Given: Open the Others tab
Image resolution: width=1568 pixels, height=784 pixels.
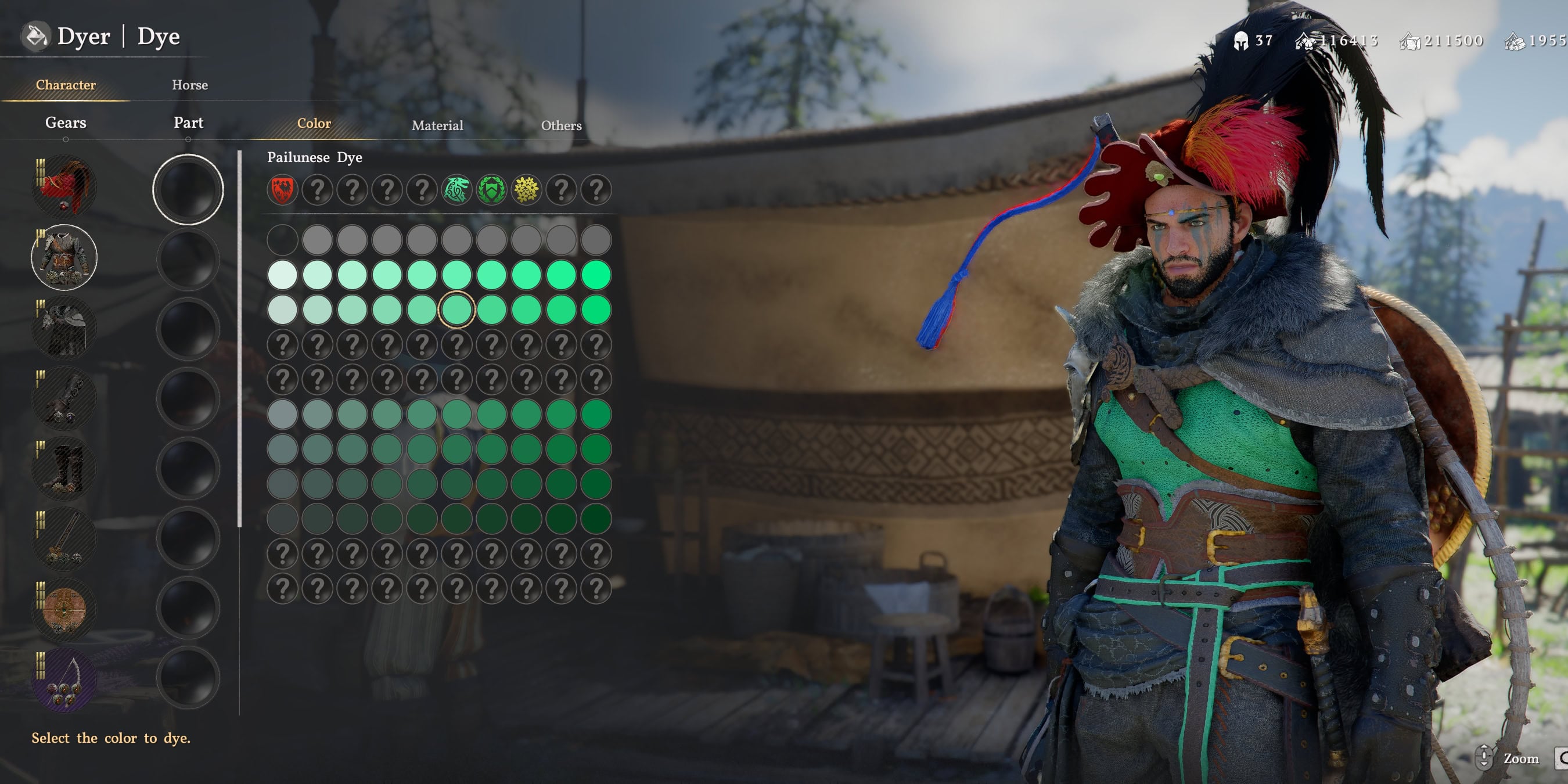Looking at the screenshot, I should (560, 125).
